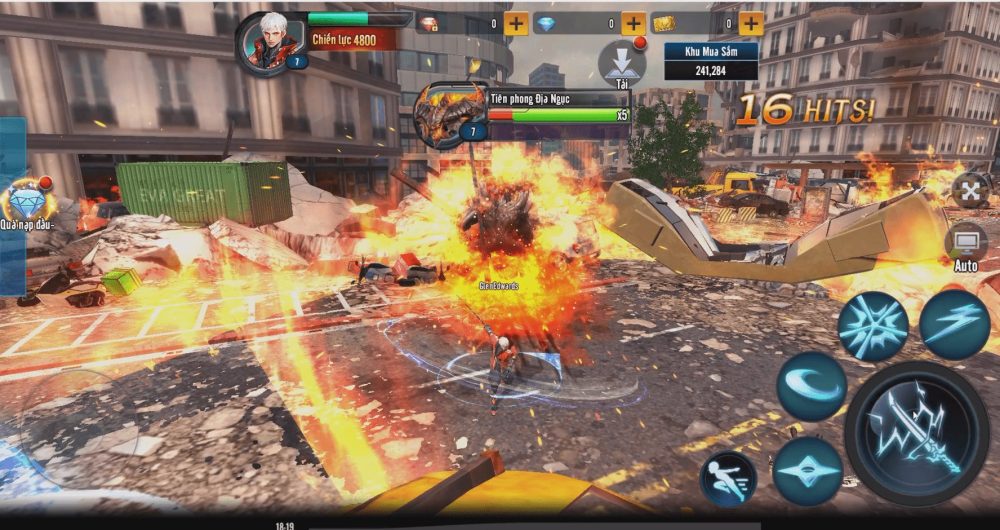This screenshot has width=1000, height=530.
Task: Enable Auto battle mode
Action: (x=966, y=246)
